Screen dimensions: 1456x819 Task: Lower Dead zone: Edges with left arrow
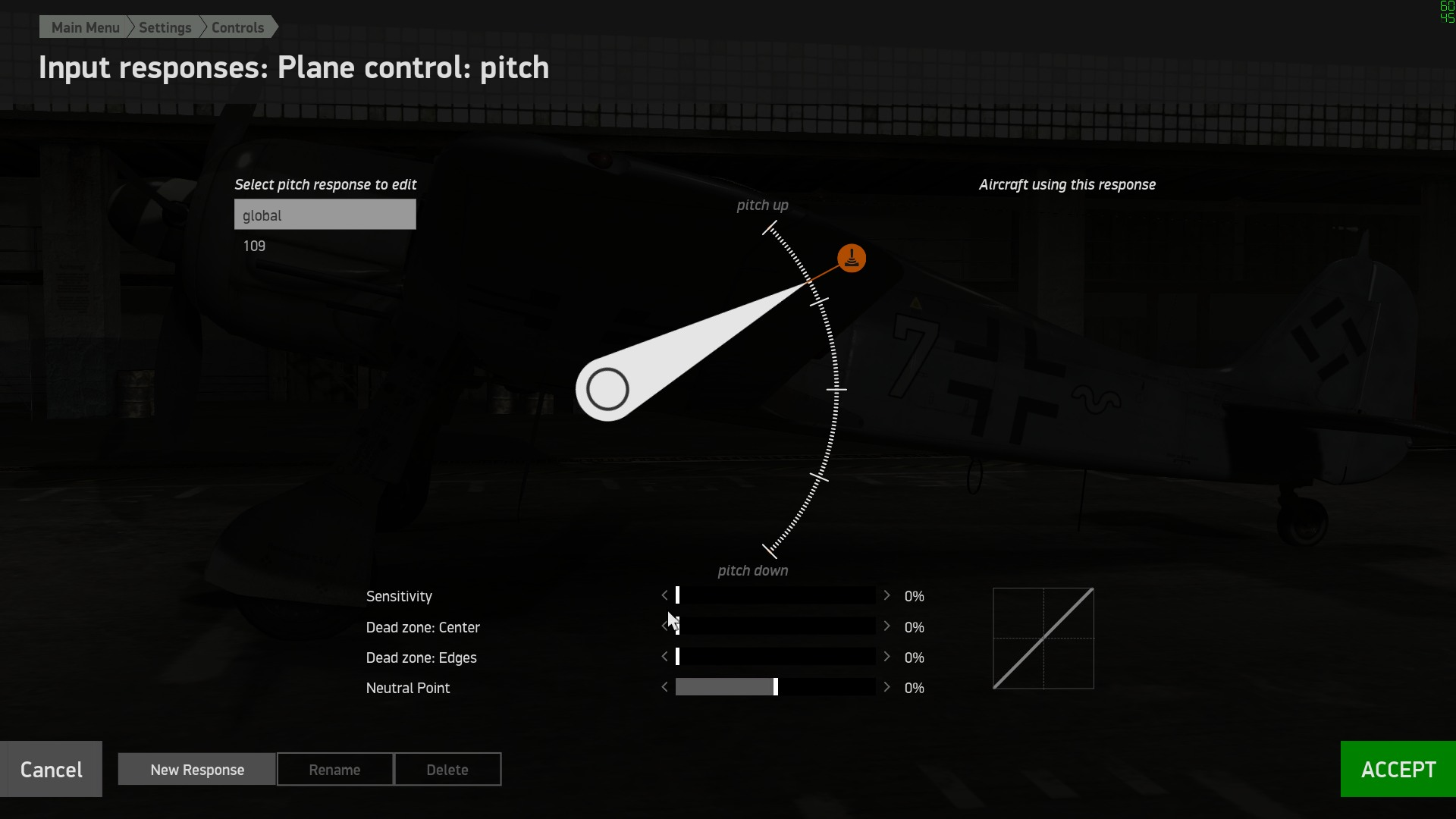pyautogui.click(x=665, y=657)
